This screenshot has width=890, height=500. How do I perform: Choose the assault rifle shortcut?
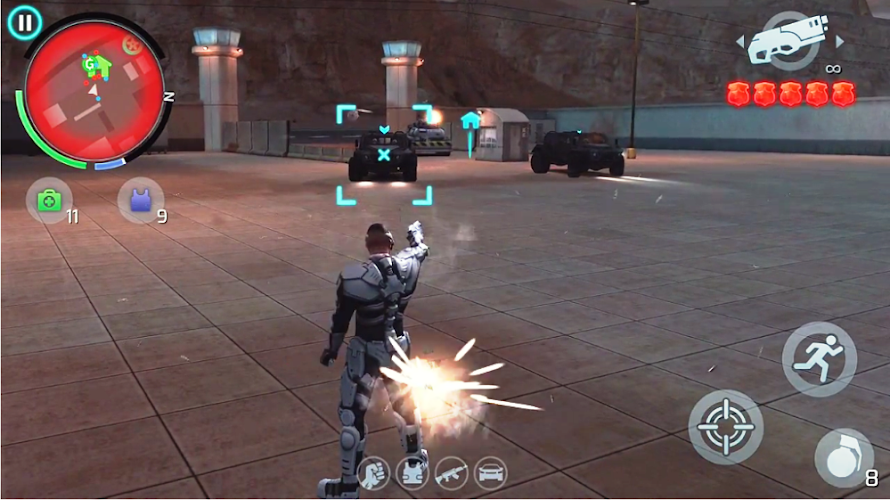pos(451,472)
